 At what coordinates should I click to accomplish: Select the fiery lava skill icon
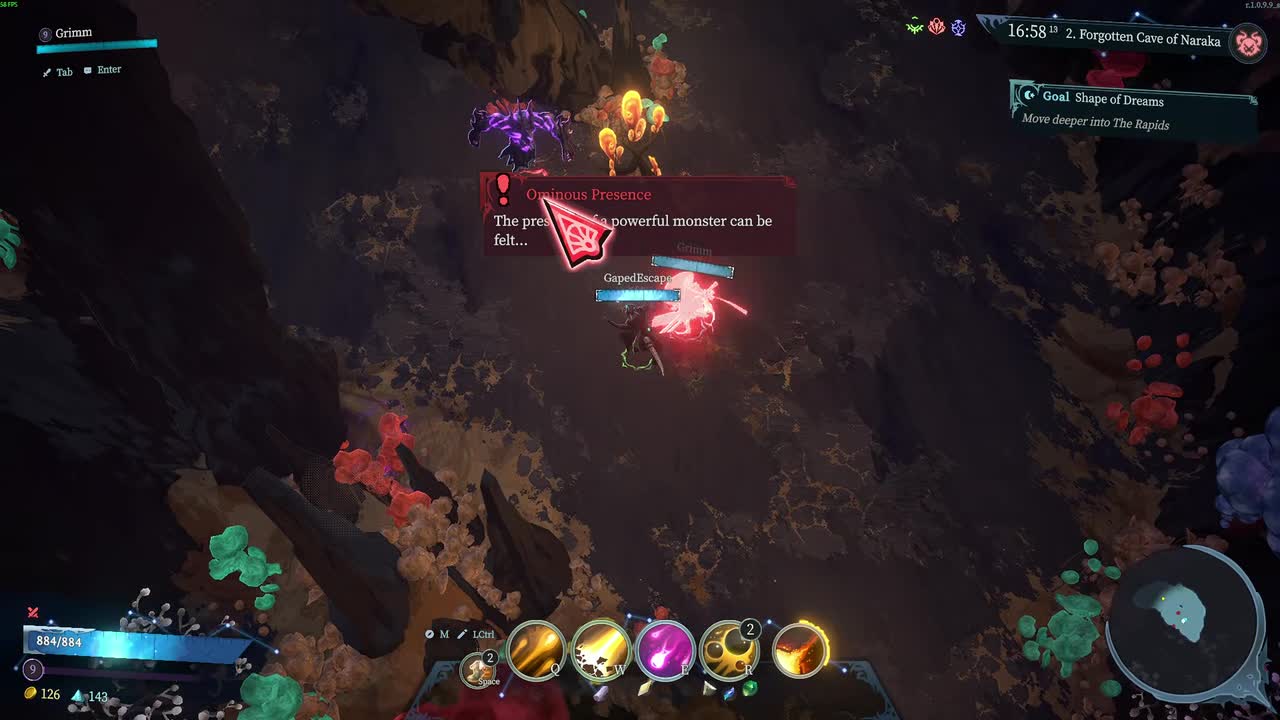click(799, 650)
